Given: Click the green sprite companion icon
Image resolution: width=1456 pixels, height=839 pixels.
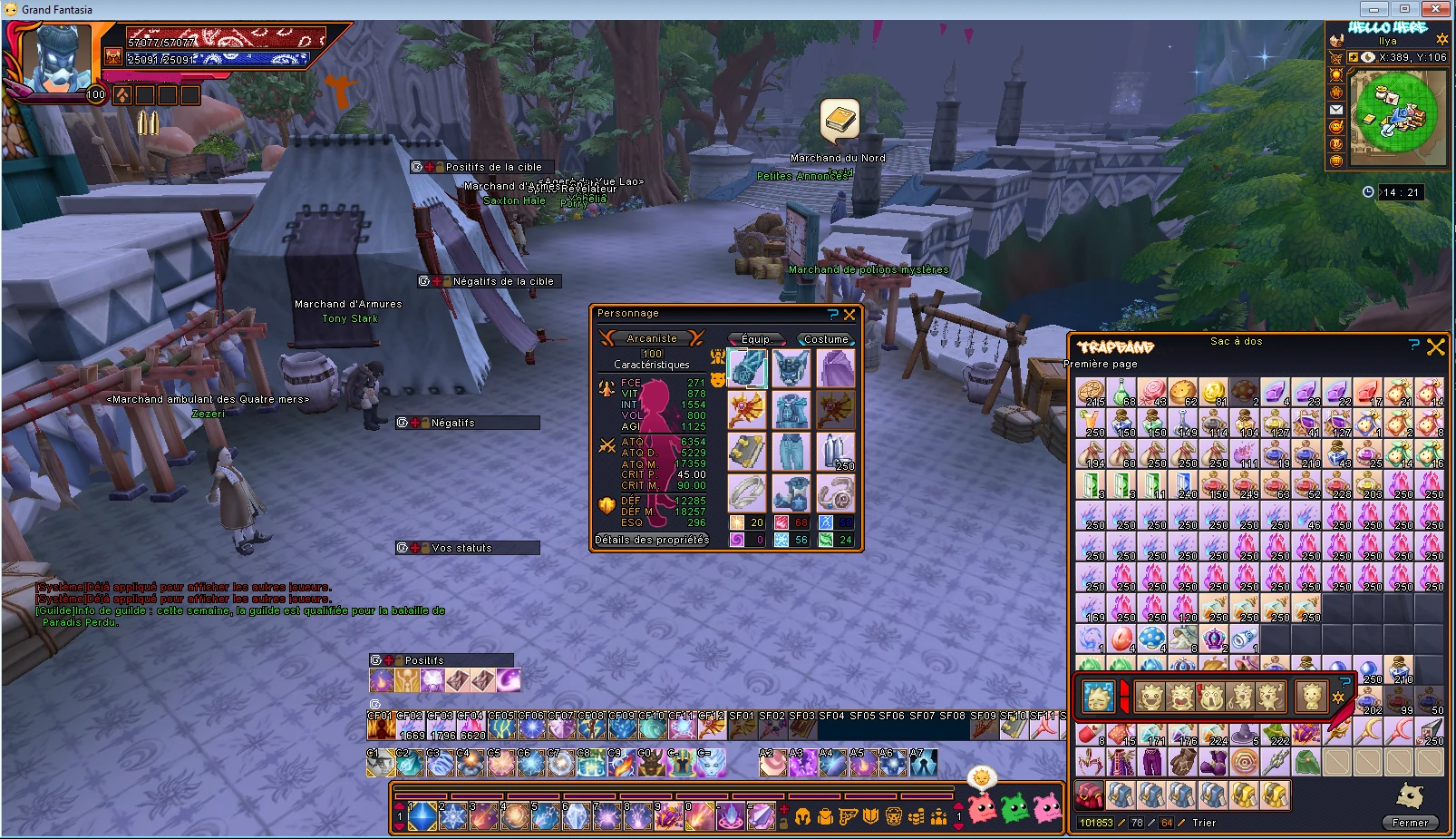Looking at the screenshot, I should (1014, 808).
